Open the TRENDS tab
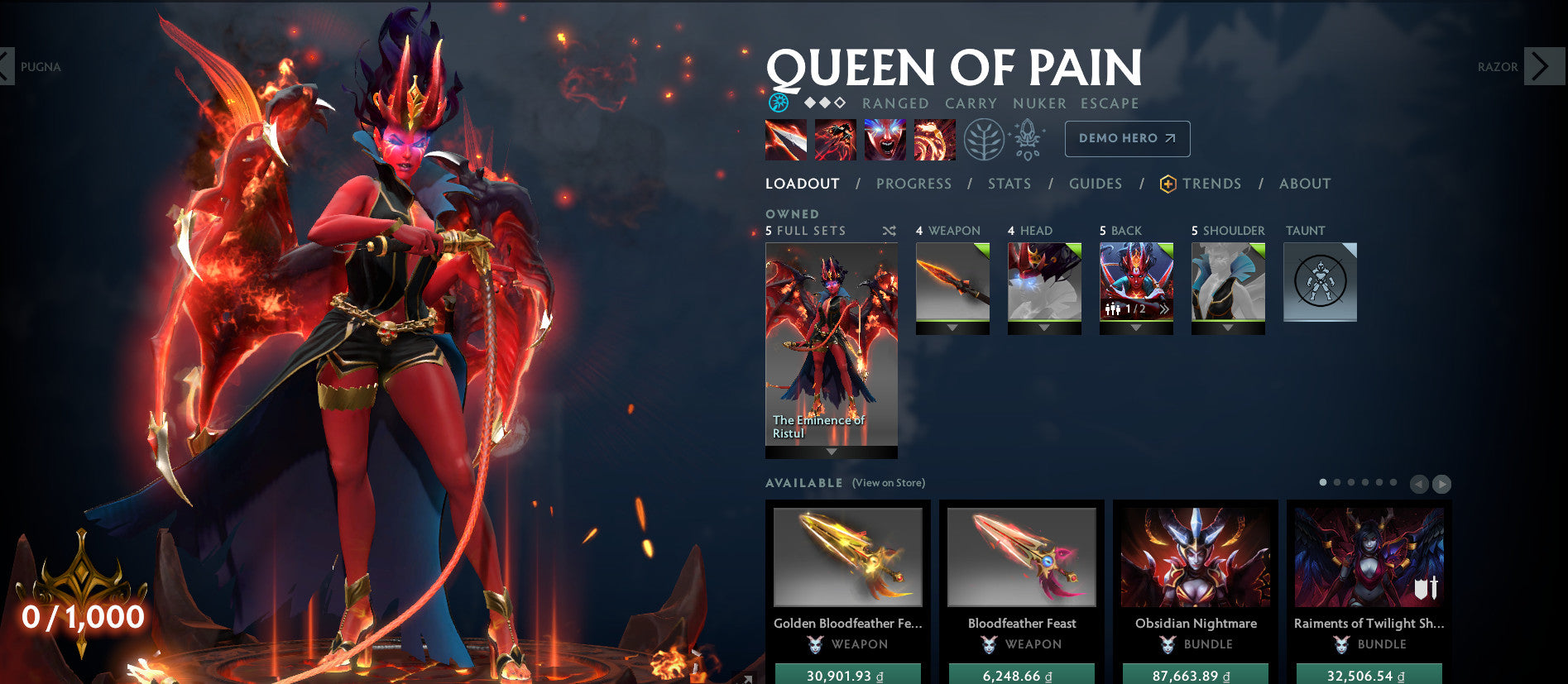Screen dimensions: 1568x684 (x=1212, y=184)
